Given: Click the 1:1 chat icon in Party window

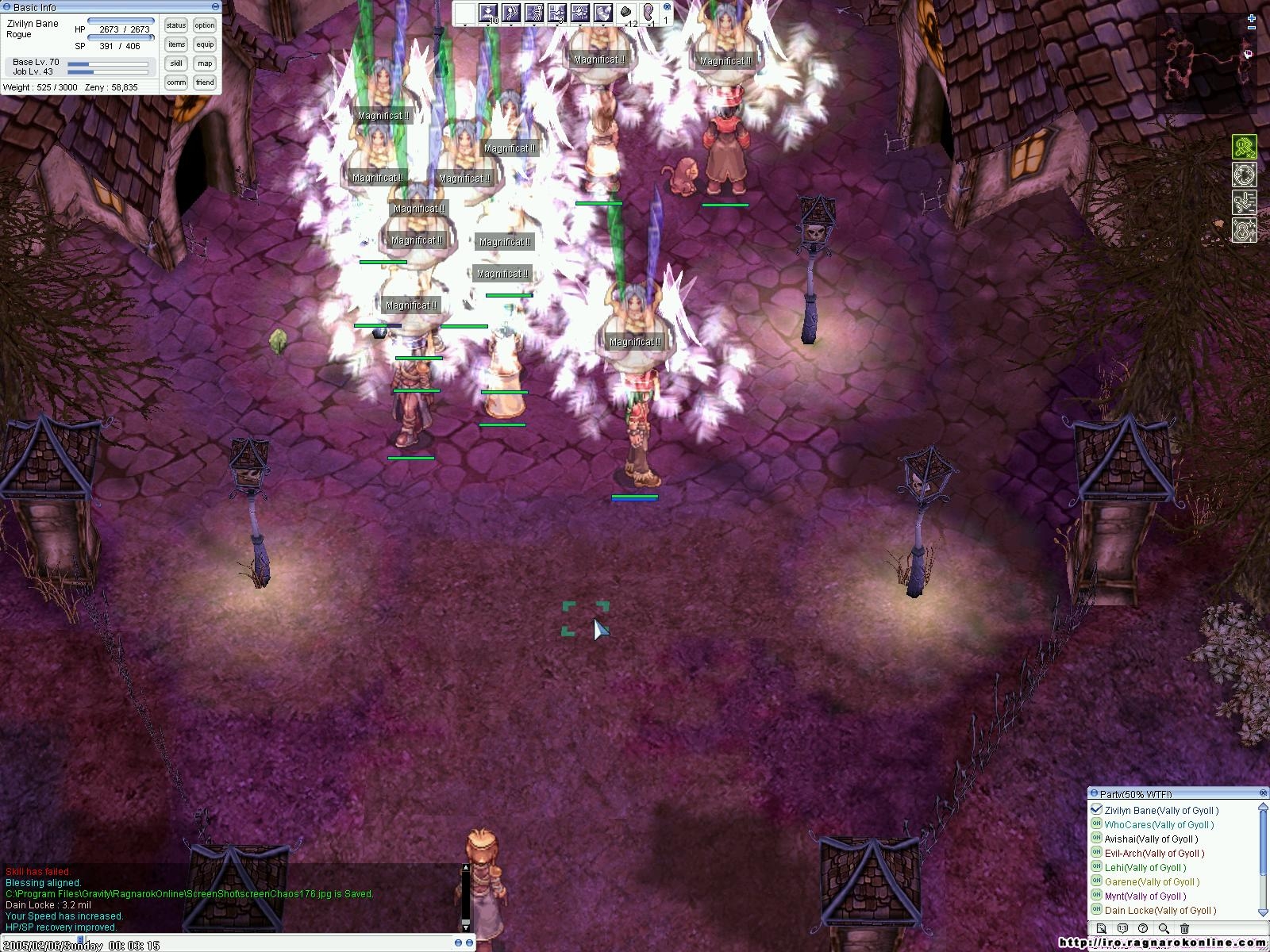Looking at the screenshot, I should [x=1122, y=928].
